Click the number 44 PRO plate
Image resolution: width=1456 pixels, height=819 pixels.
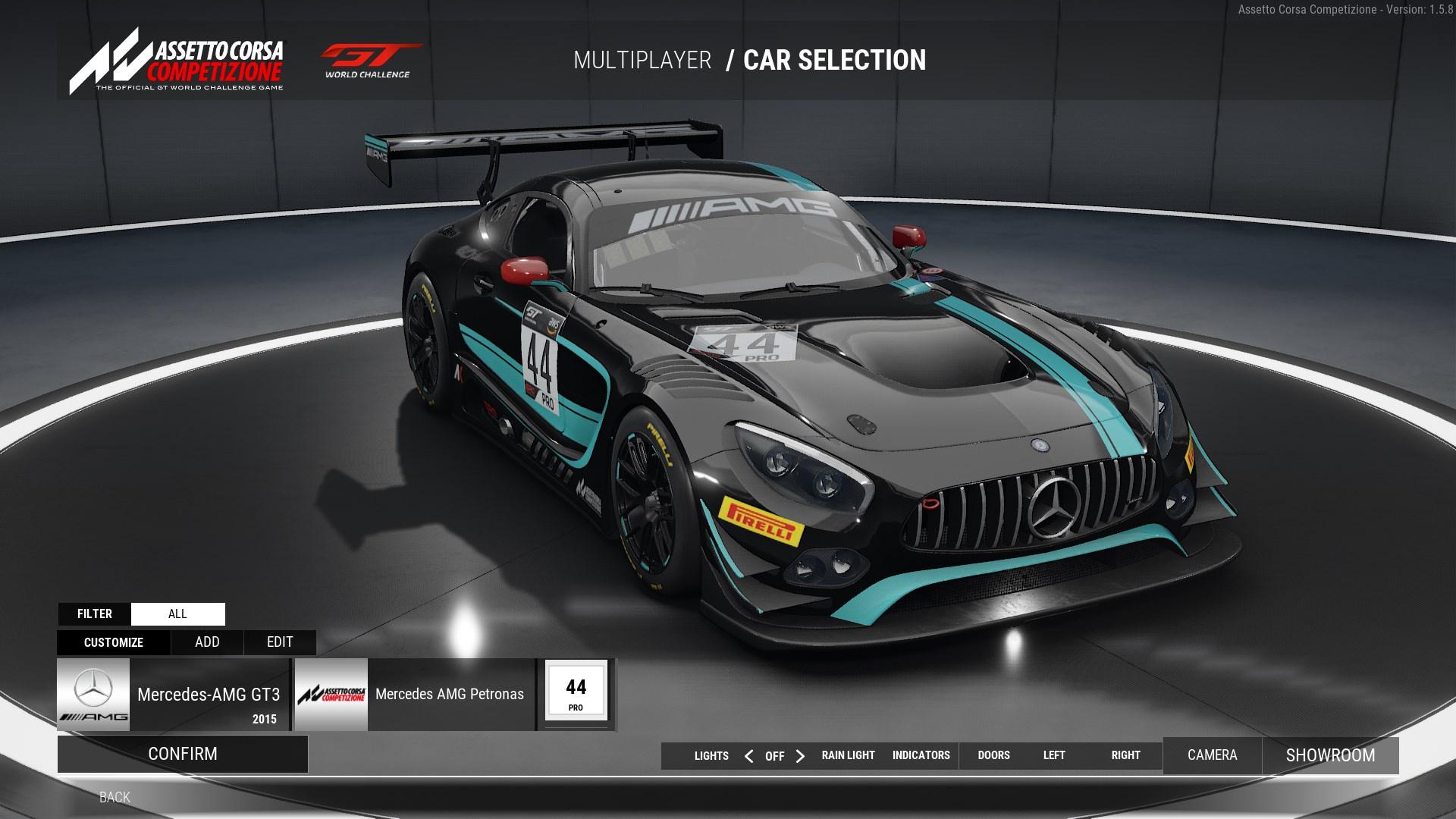(576, 692)
